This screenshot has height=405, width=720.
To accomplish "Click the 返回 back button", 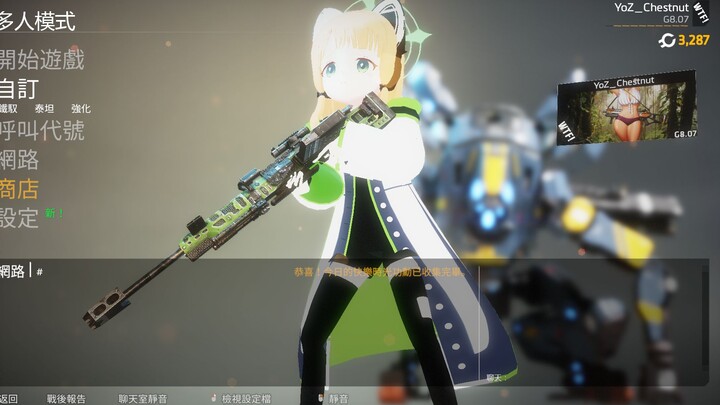I will tap(9, 398).
